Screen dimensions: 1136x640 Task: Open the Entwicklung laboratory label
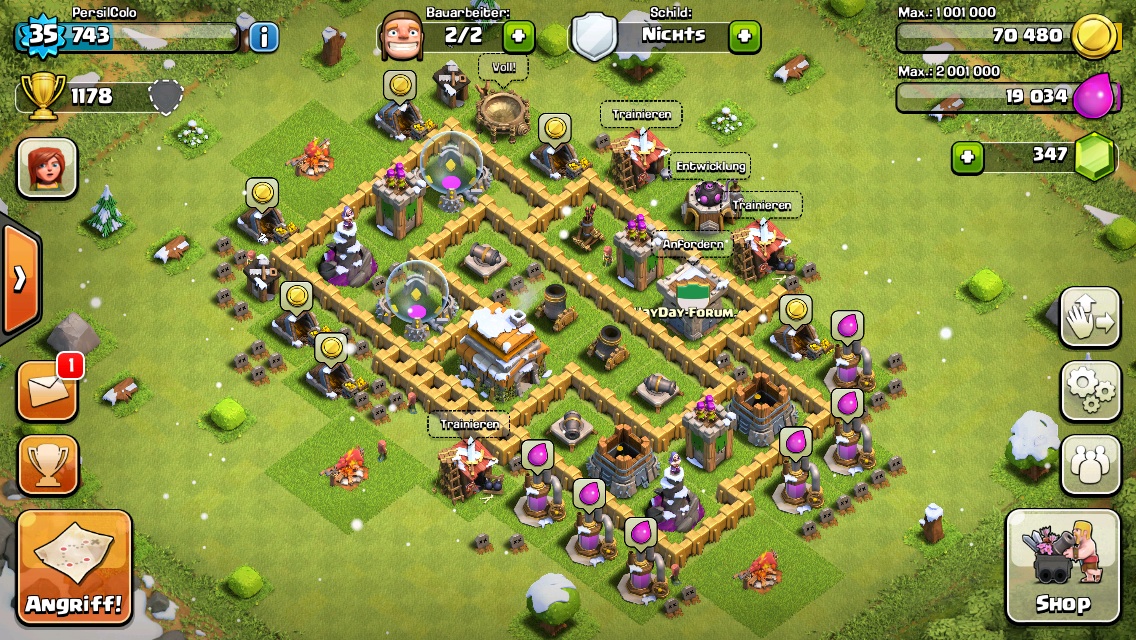711,165
